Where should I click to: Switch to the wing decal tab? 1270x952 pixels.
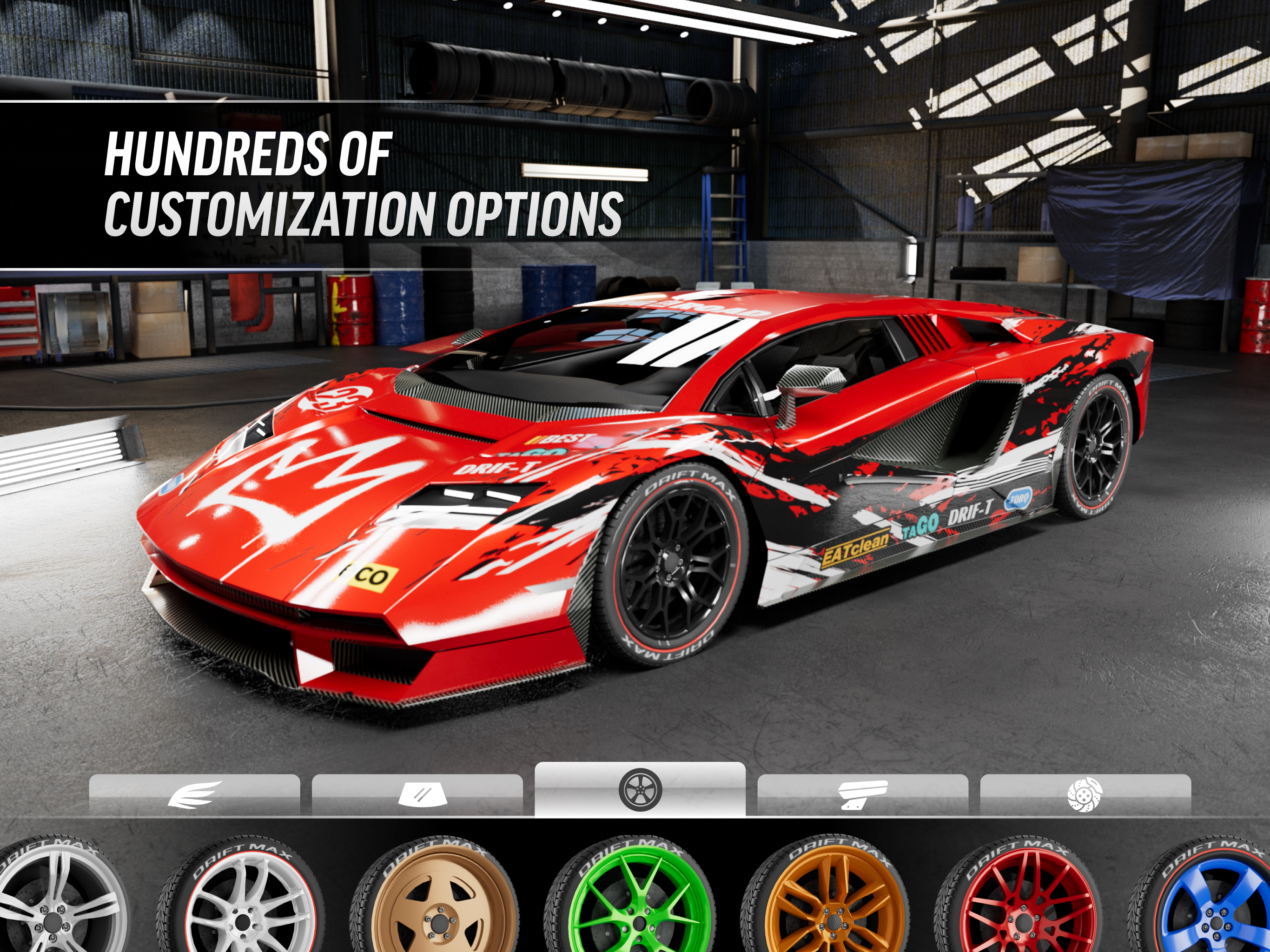click(x=194, y=795)
